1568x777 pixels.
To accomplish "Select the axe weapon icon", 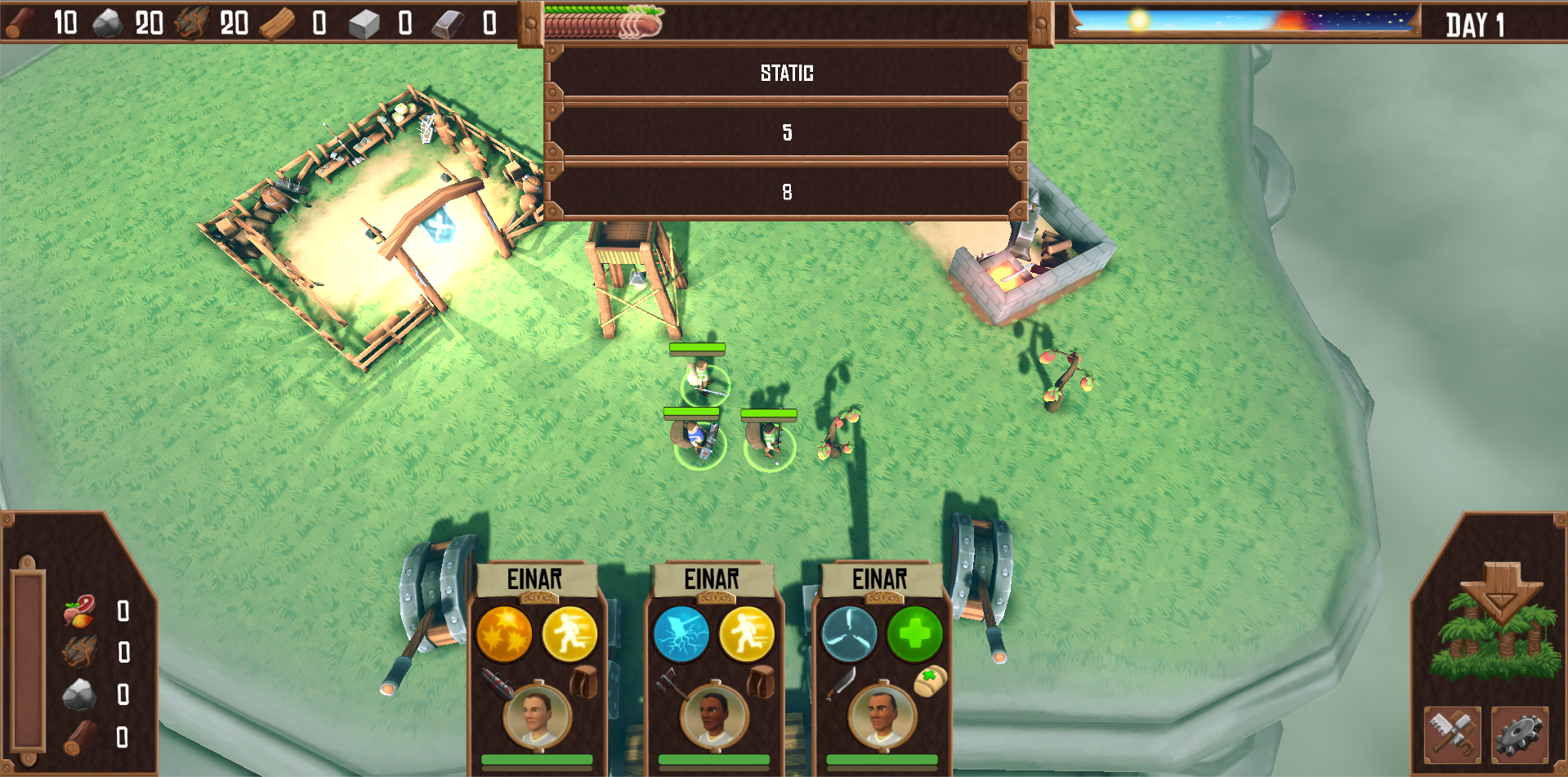I will click(x=671, y=683).
